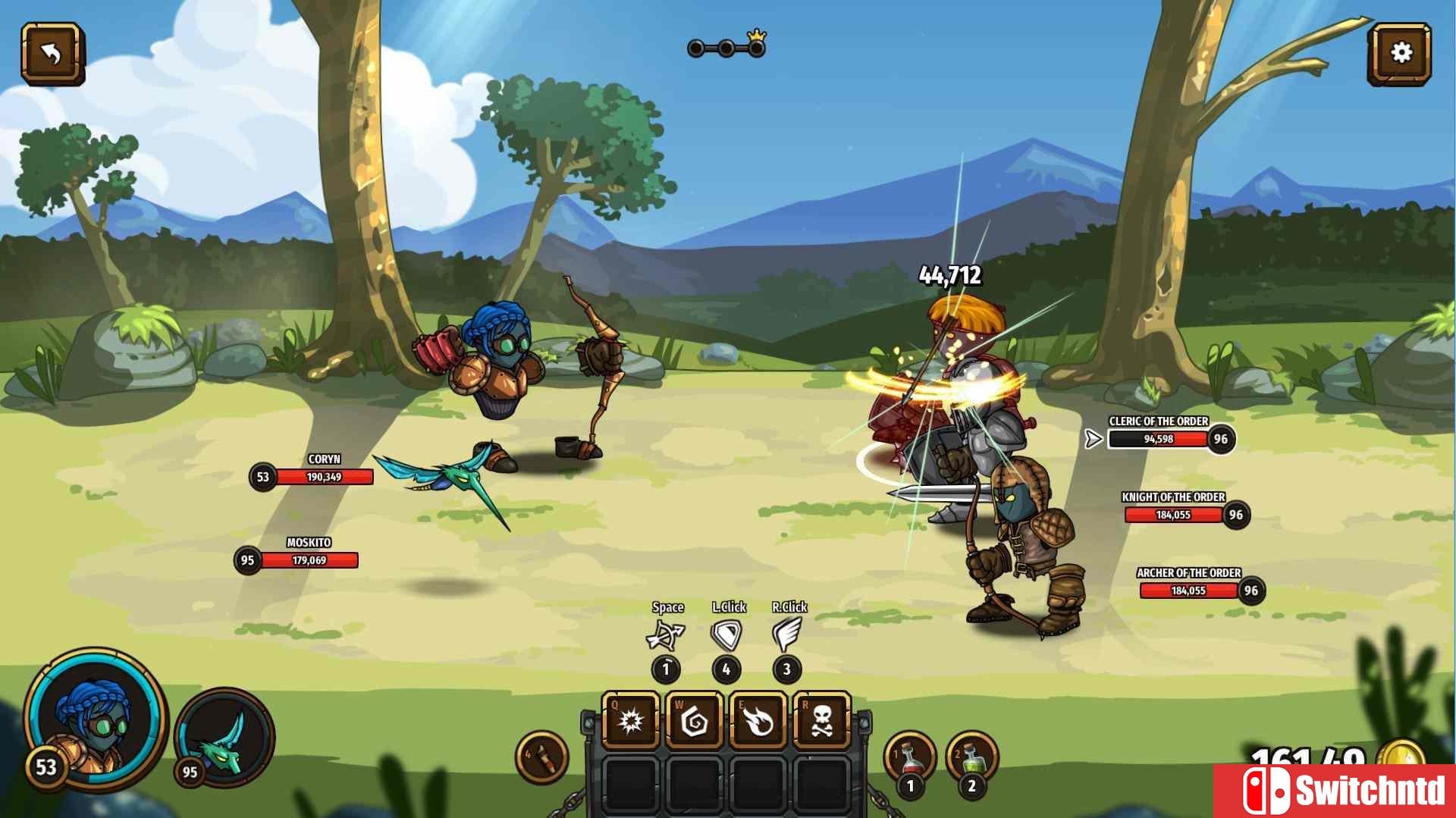This screenshot has height=818, width=1456.
Task: Select the torch item slot
Action: [542, 757]
